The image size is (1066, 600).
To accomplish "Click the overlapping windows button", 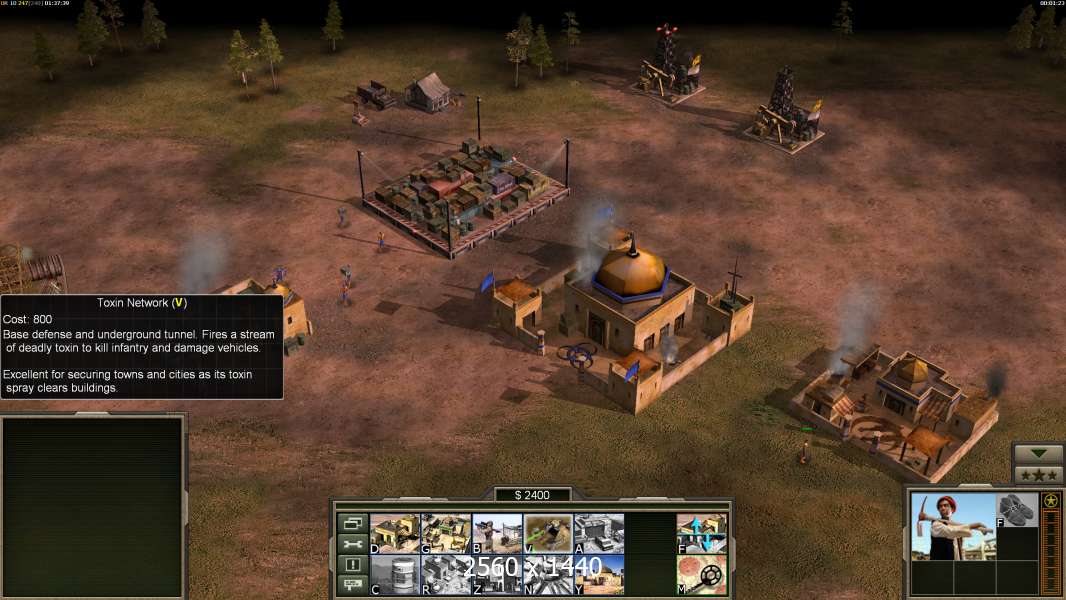I will 351,523.
